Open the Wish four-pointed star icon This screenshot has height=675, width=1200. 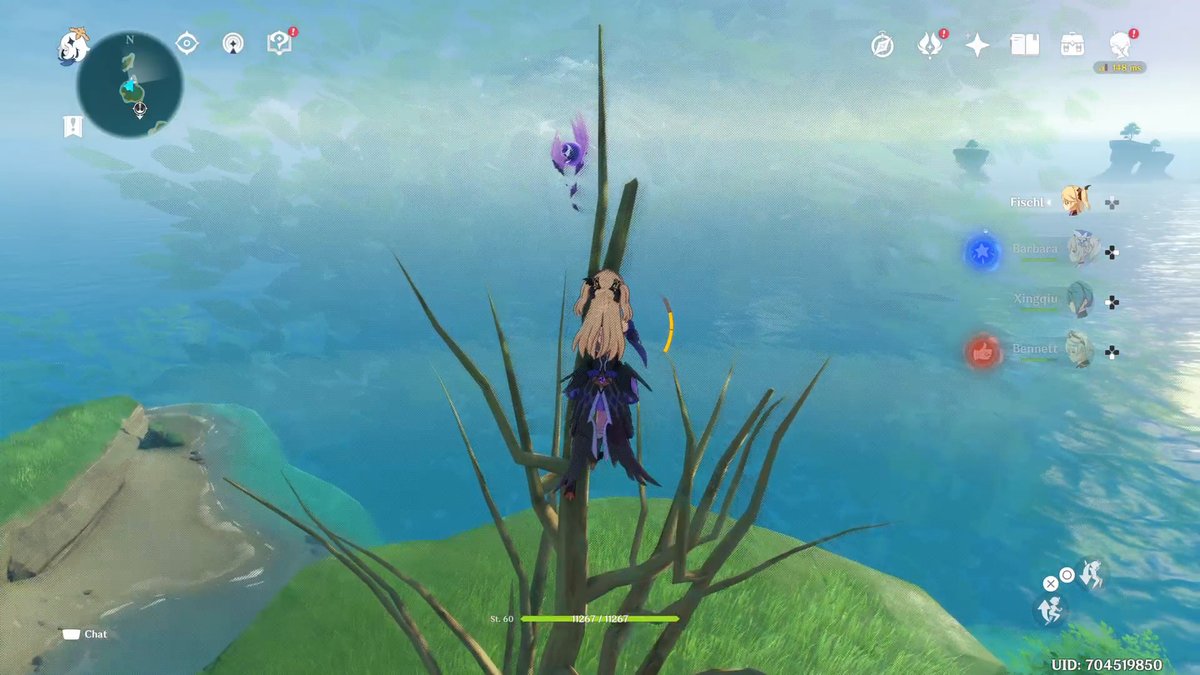tap(977, 45)
